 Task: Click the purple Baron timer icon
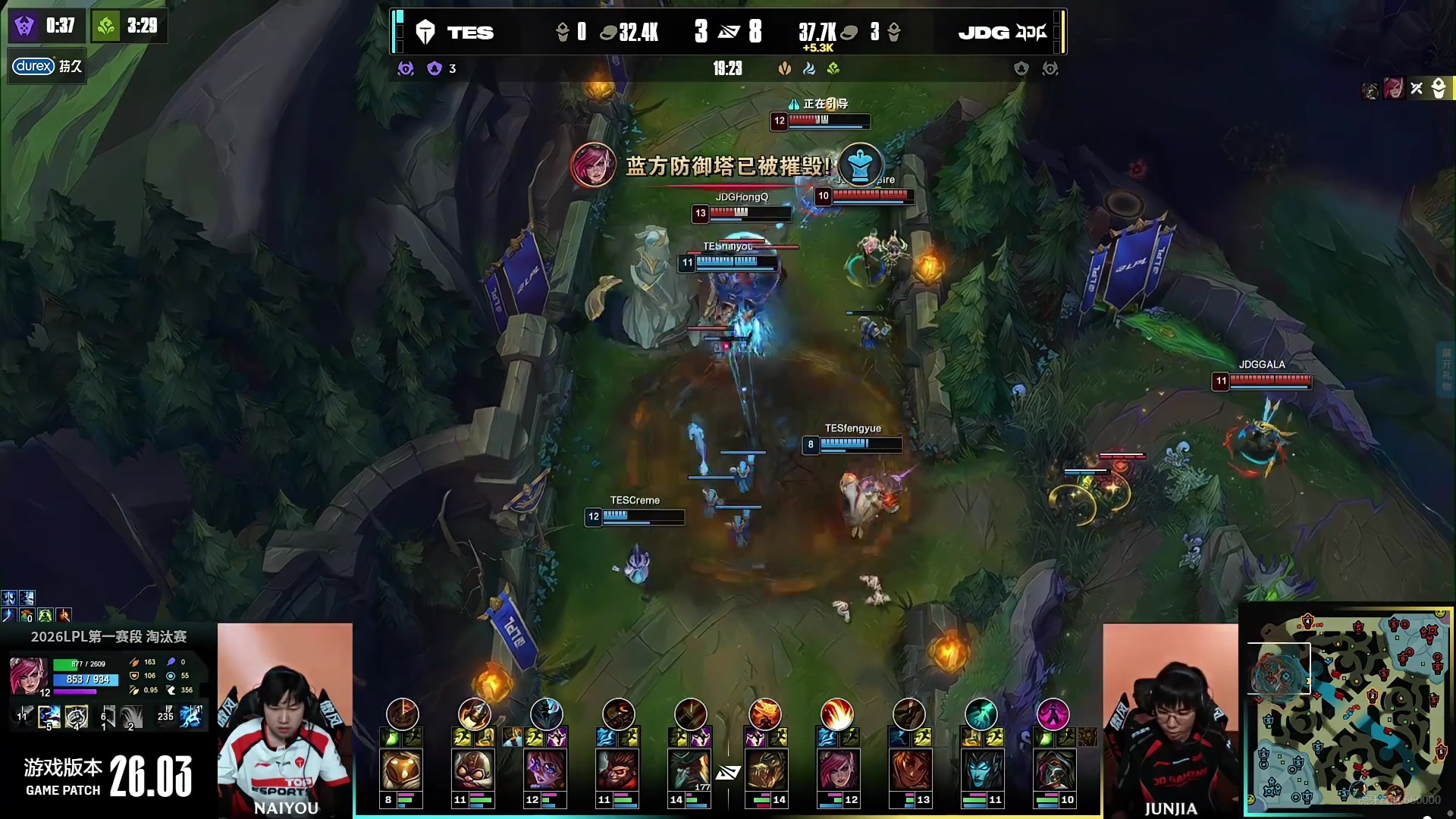click(24, 27)
